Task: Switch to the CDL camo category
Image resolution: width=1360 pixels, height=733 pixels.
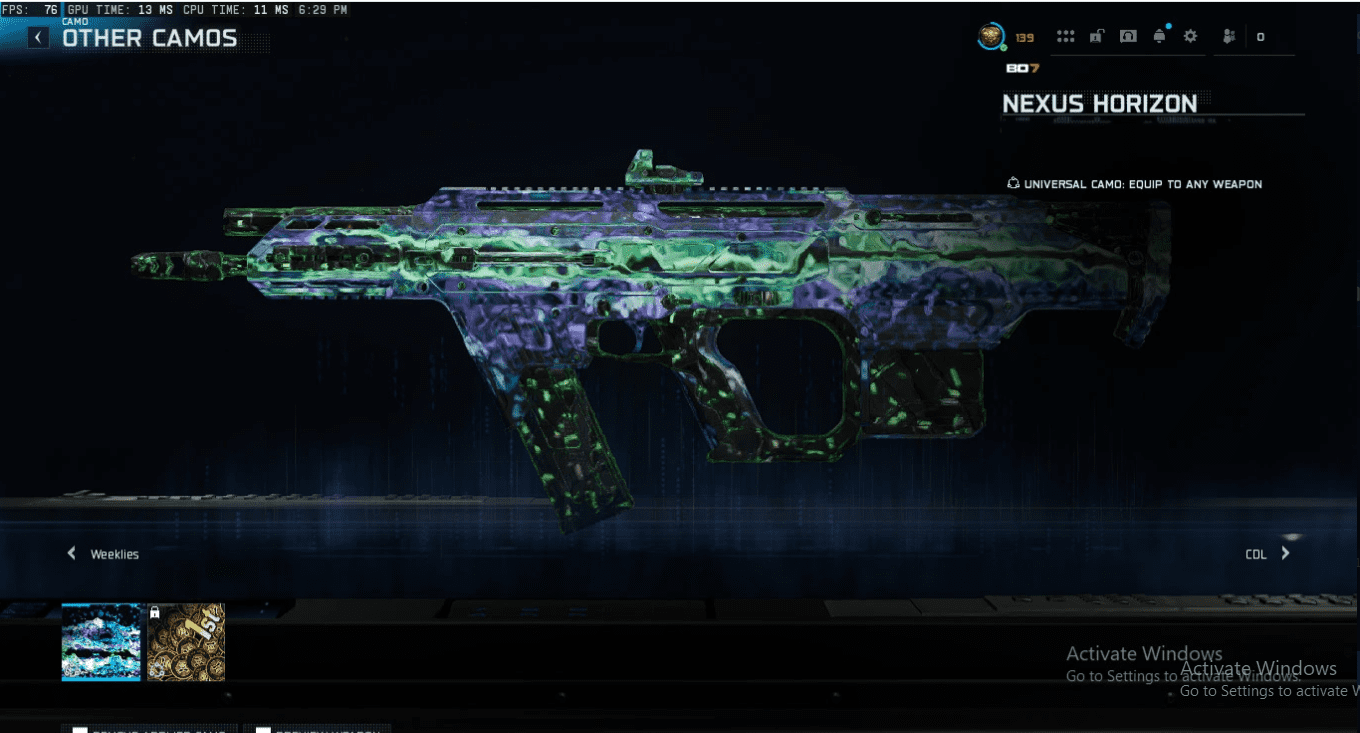Action: pyautogui.click(x=1257, y=553)
